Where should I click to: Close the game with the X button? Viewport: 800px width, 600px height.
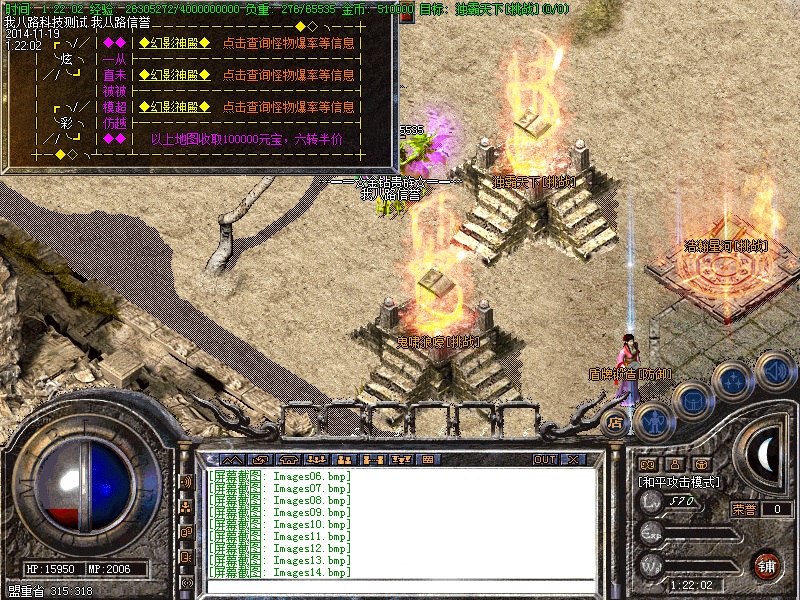[573, 460]
